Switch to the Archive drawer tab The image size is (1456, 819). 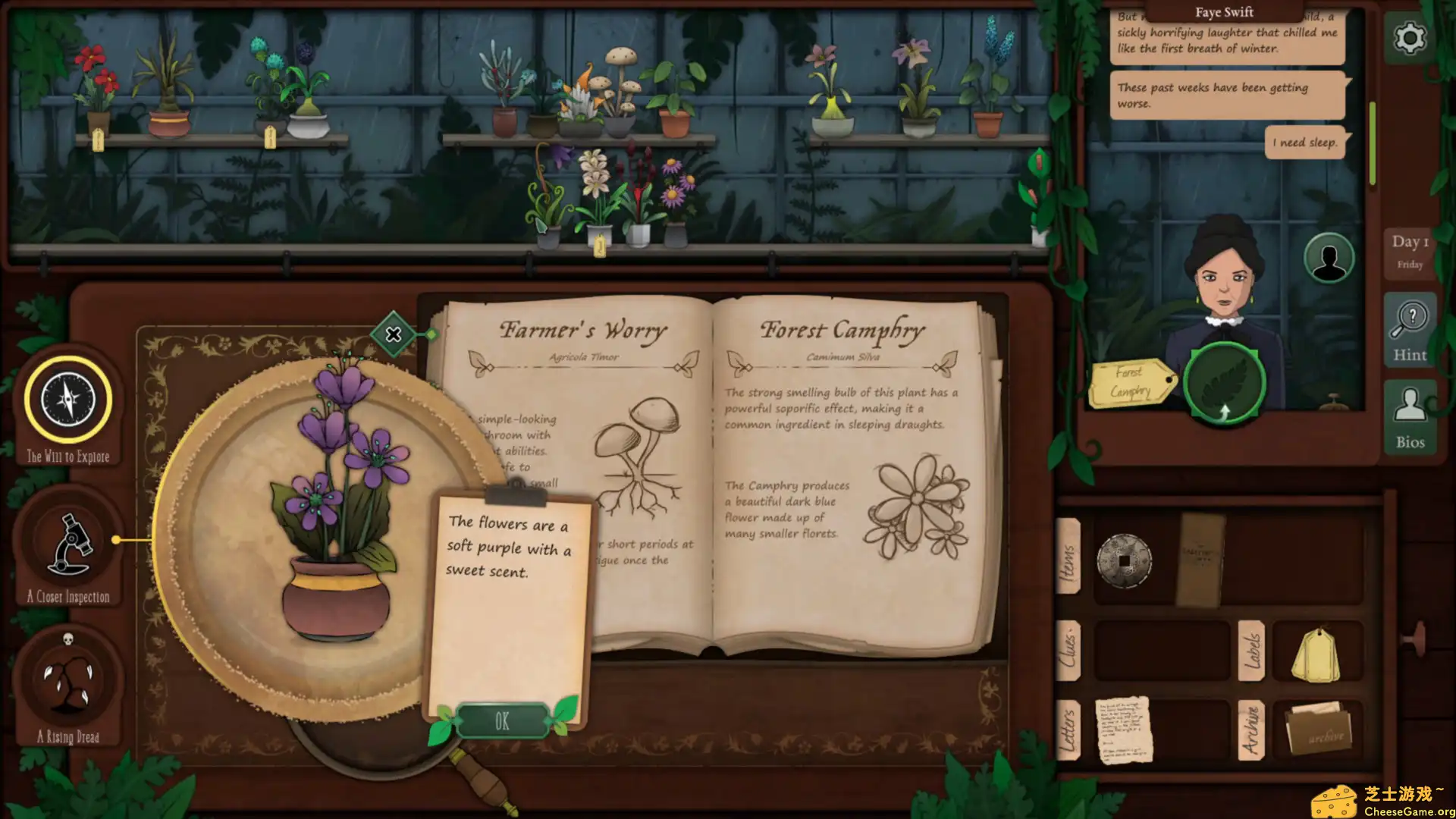tap(1252, 730)
